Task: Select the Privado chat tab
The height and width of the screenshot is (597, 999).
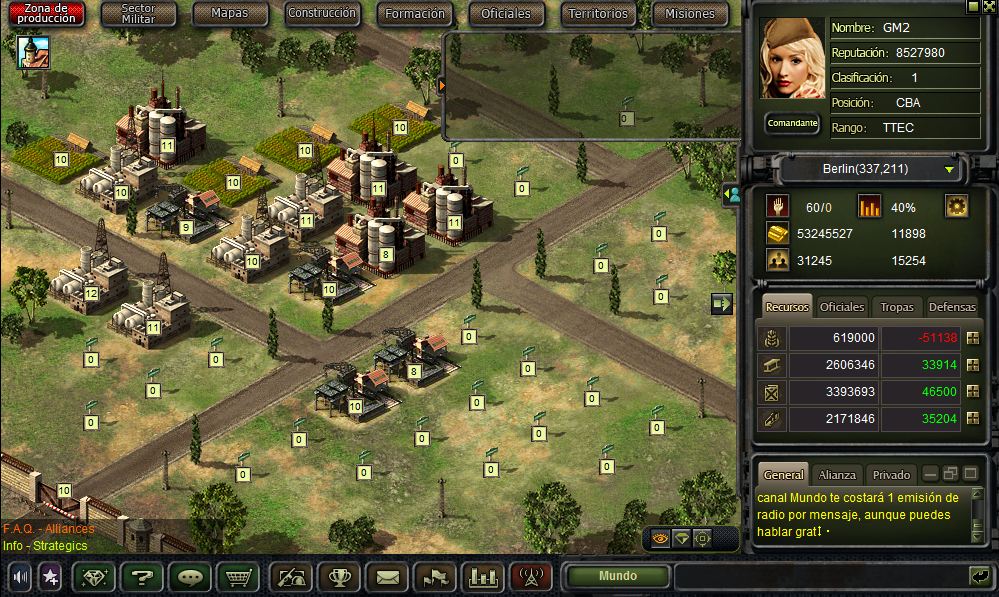Action: click(891, 475)
